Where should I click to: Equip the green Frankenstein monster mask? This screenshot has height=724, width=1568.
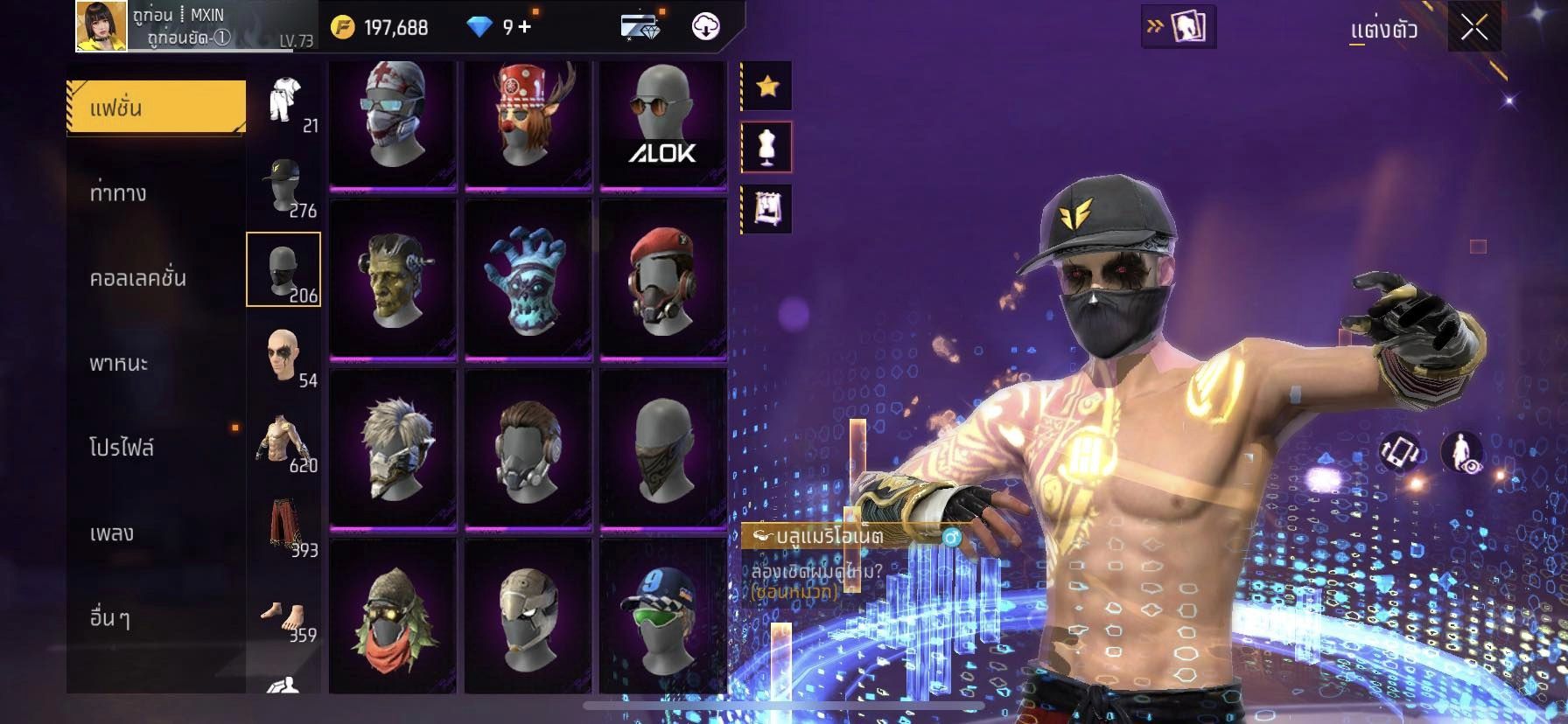(x=393, y=278)
